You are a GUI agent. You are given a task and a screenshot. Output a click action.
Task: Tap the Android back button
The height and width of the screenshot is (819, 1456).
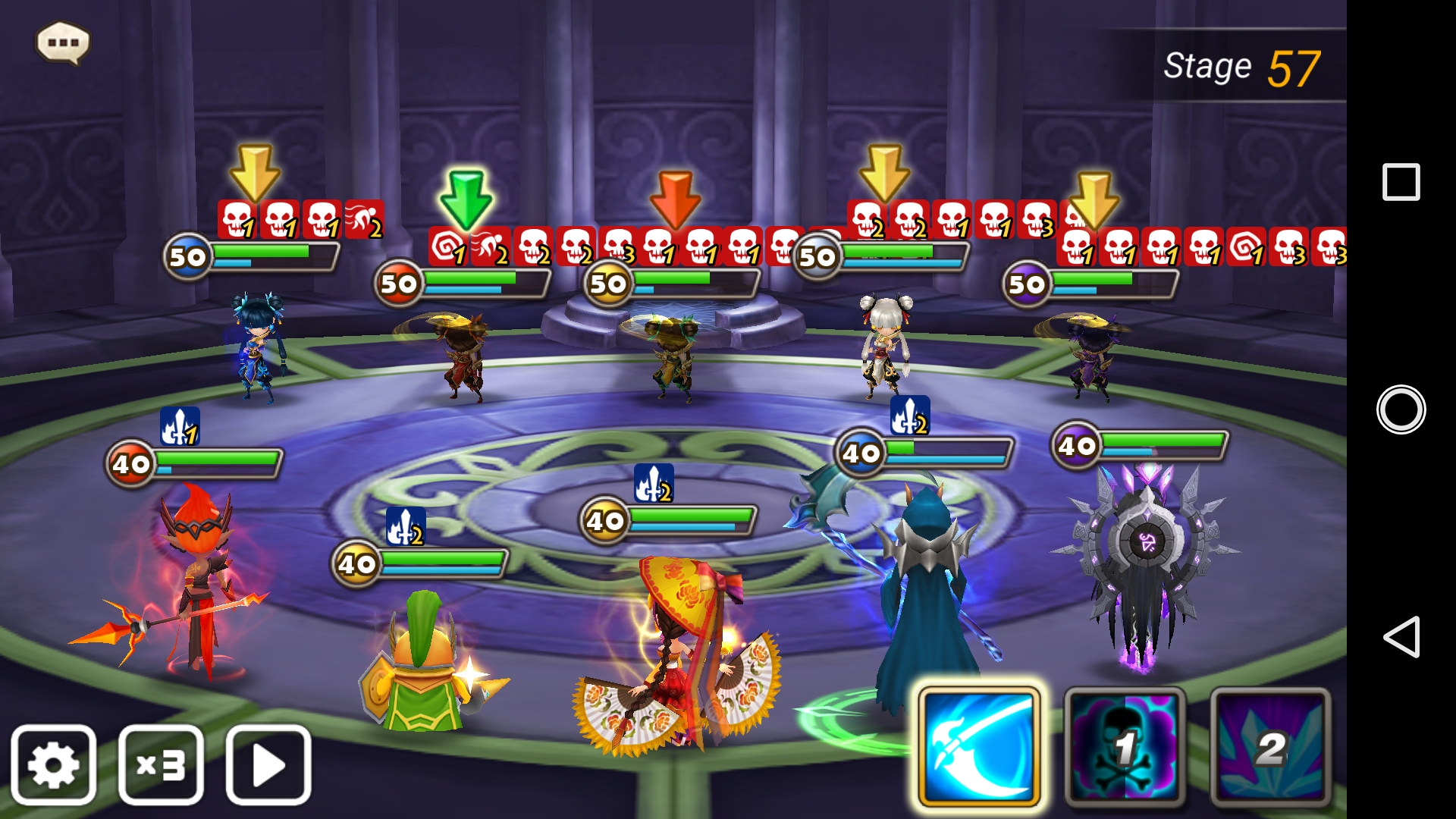tap(1401, 637)
